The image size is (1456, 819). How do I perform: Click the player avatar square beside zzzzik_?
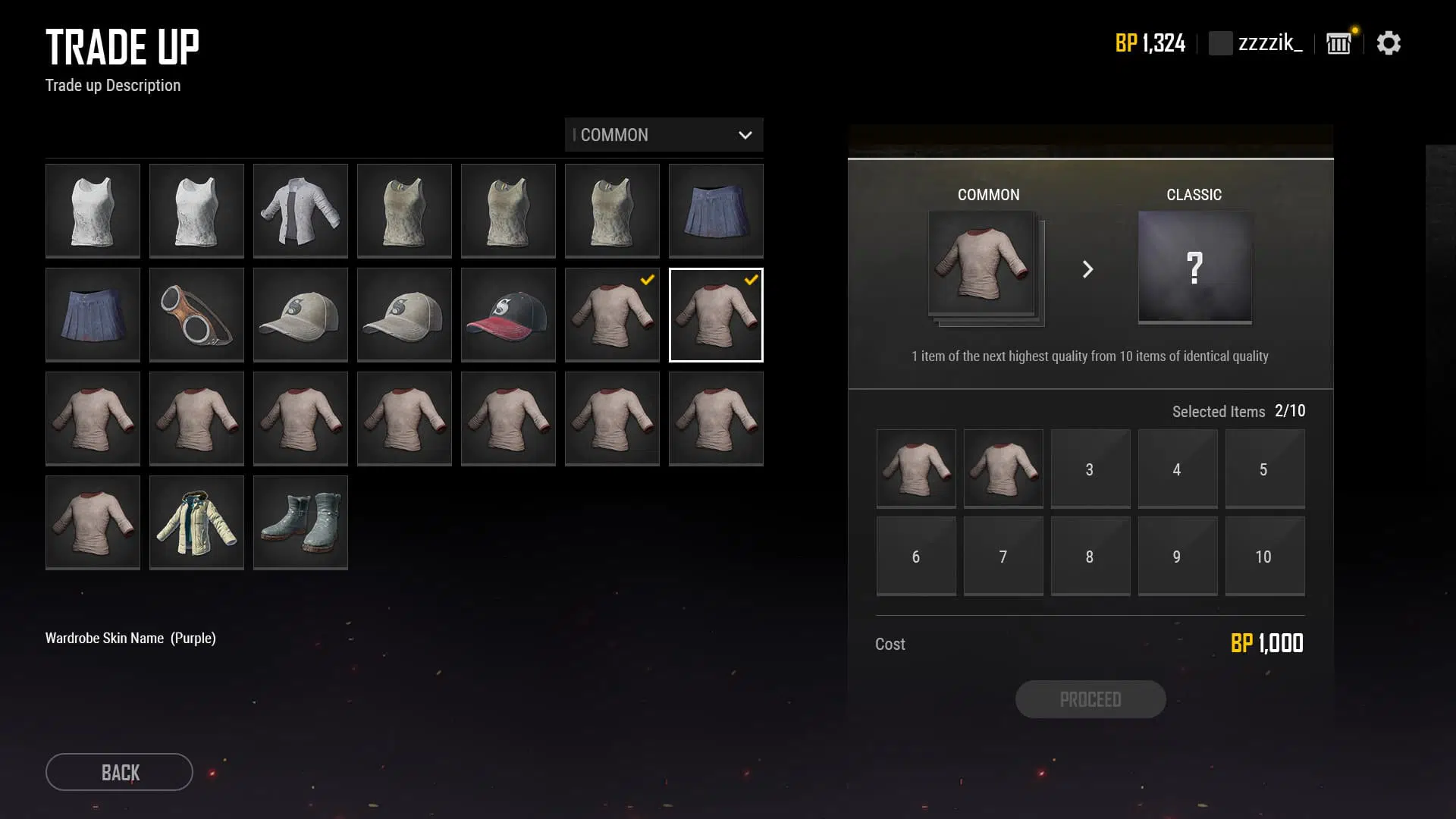click(1220, 43)
